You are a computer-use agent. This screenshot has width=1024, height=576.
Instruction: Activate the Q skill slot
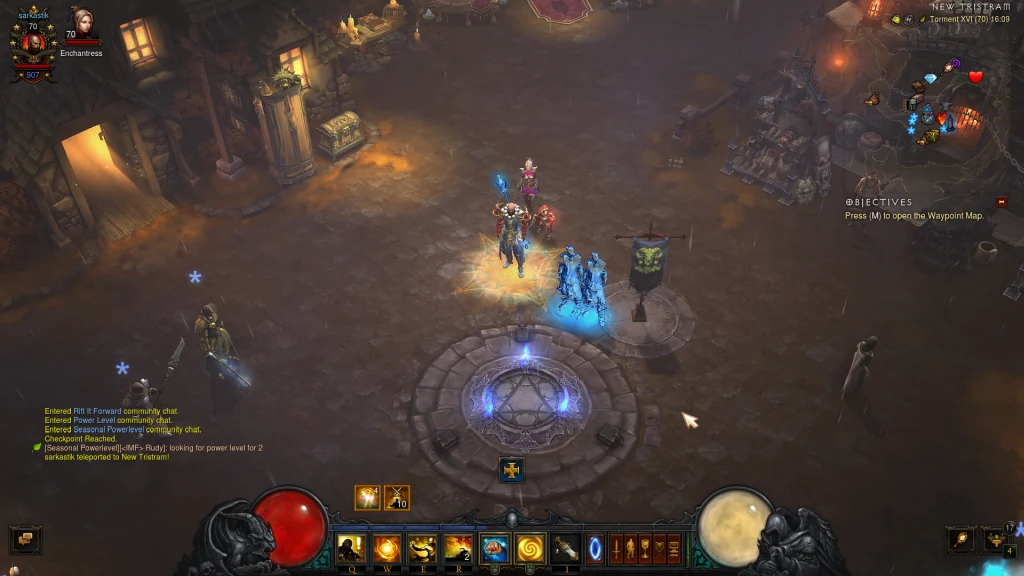[x=351, y=548]
